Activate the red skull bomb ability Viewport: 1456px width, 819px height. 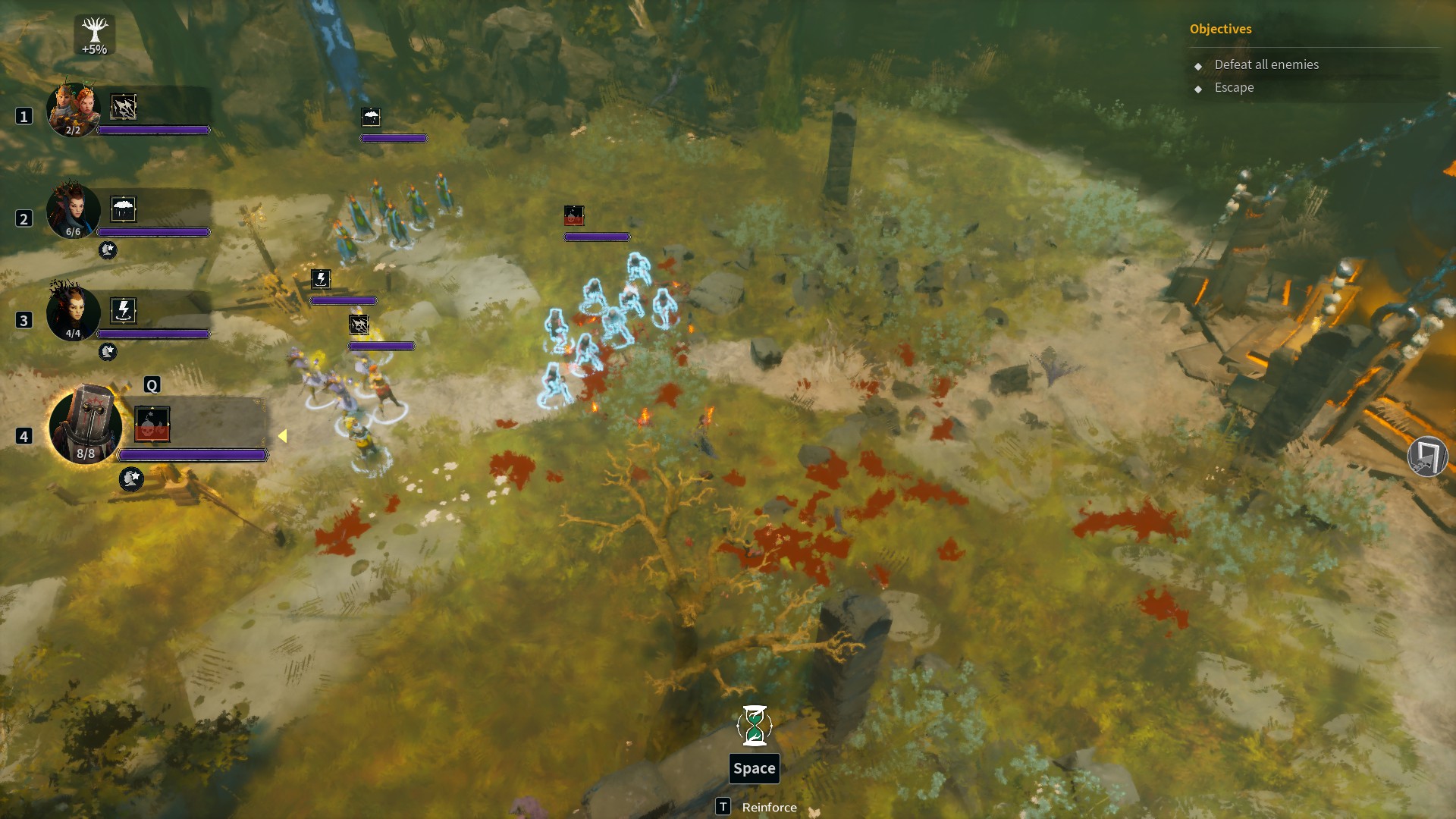coord(152,425)
